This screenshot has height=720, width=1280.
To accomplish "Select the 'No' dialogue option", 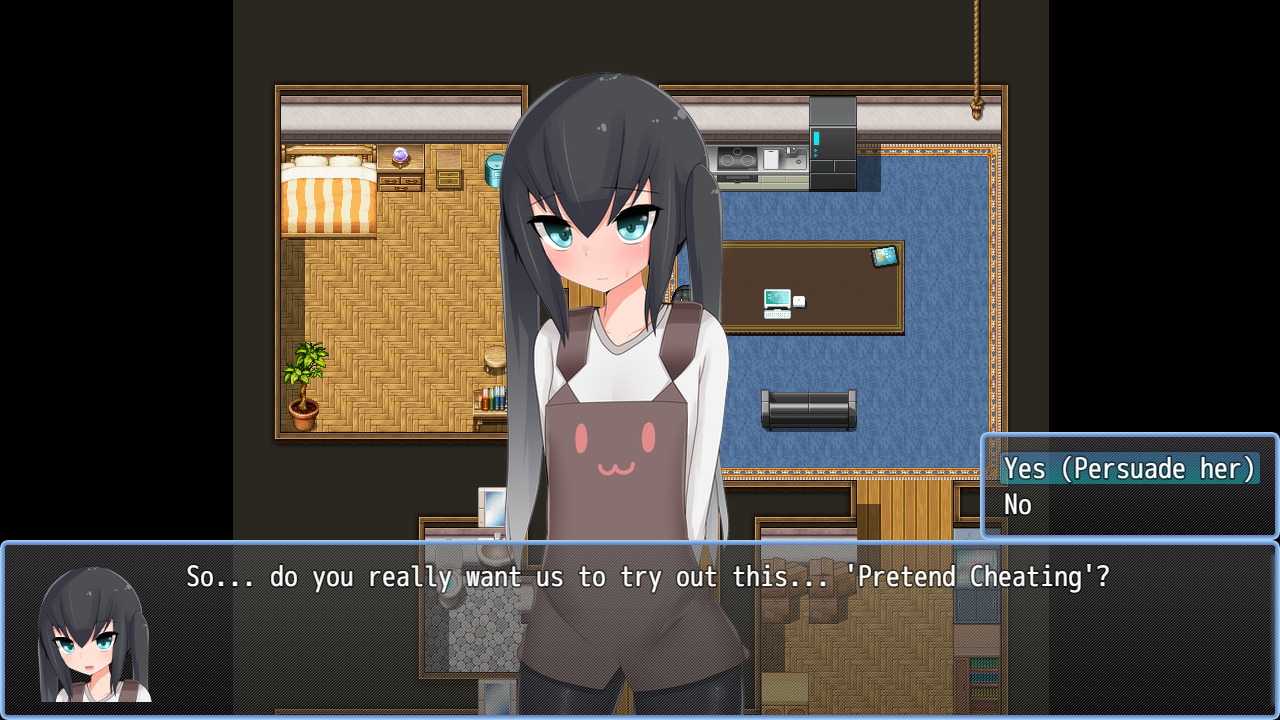I will click(1018, 505).
